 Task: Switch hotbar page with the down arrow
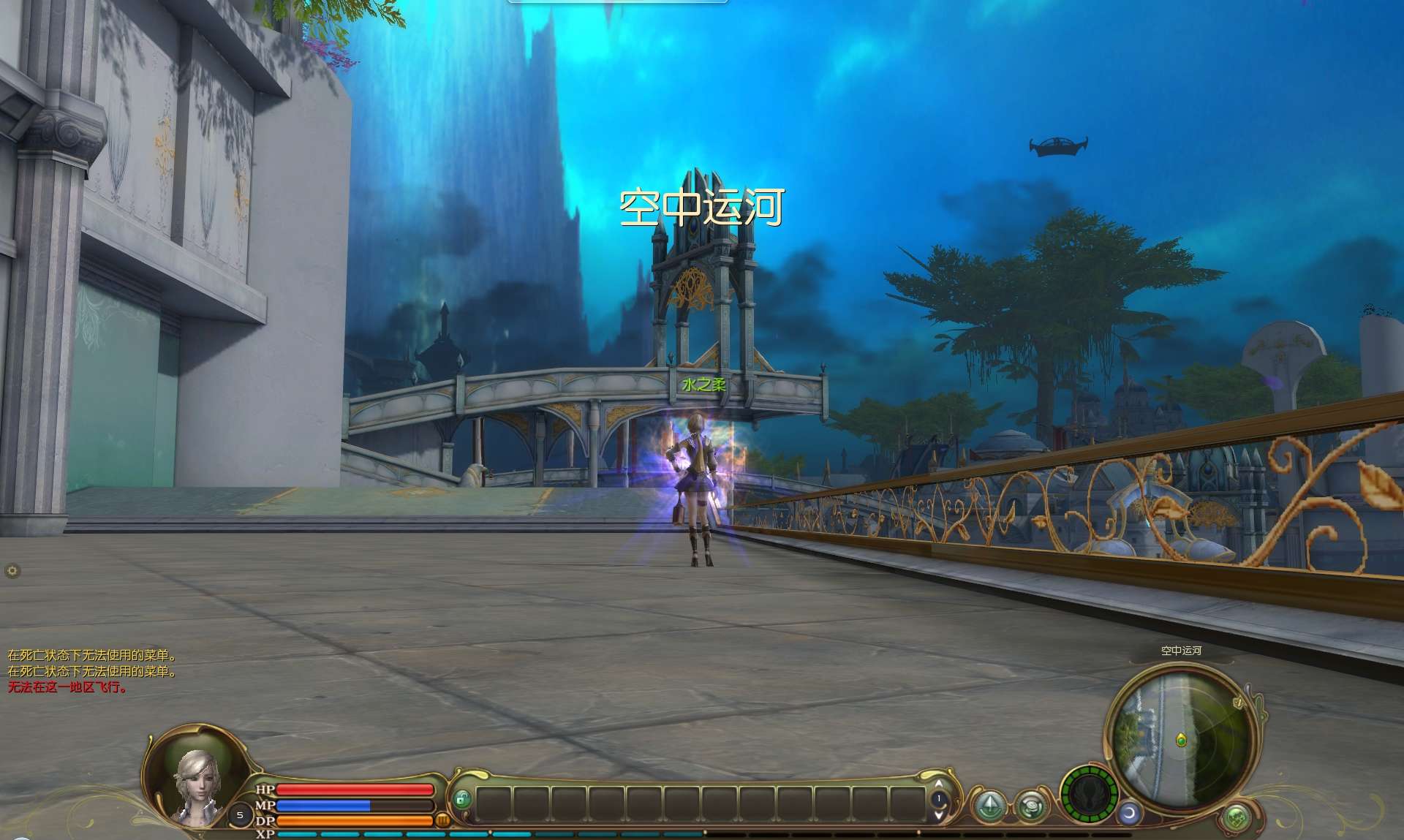[939, 813]
